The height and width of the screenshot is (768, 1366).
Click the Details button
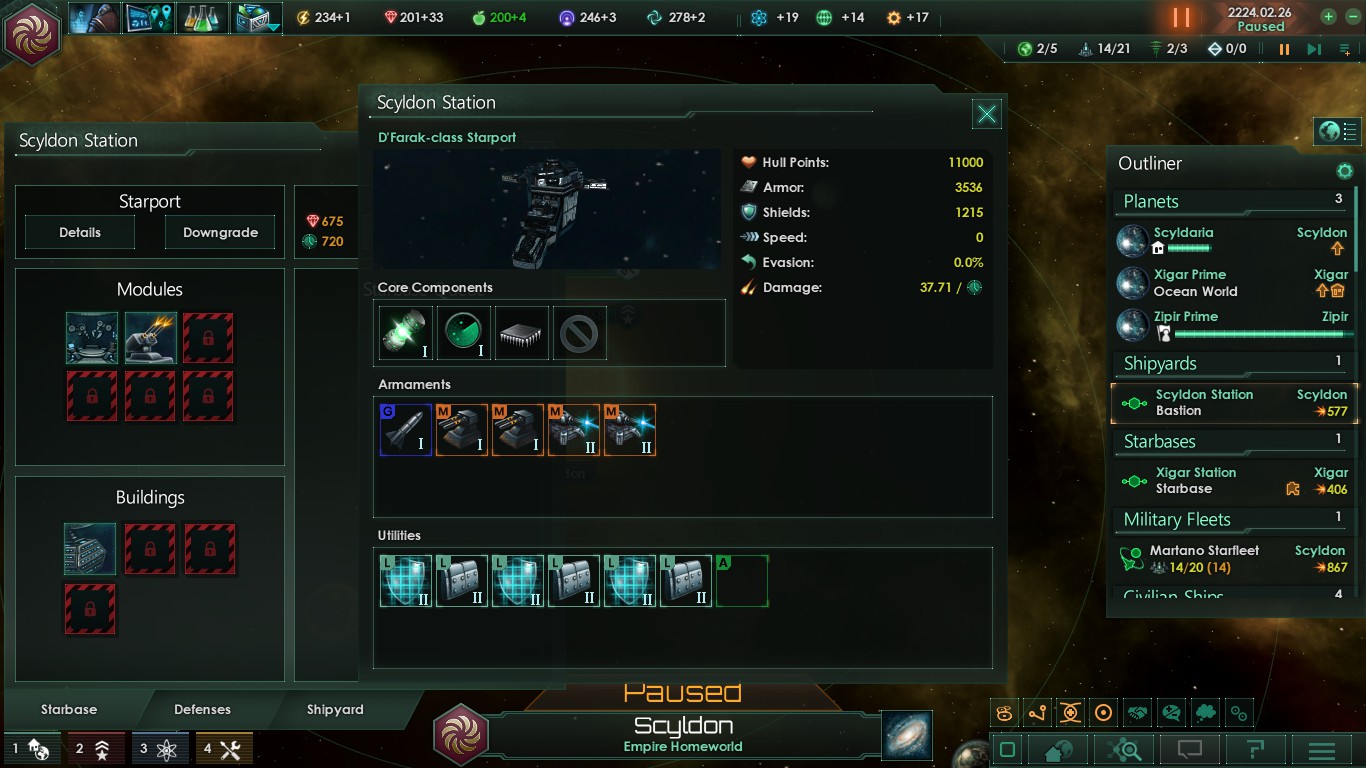[79, 232]
